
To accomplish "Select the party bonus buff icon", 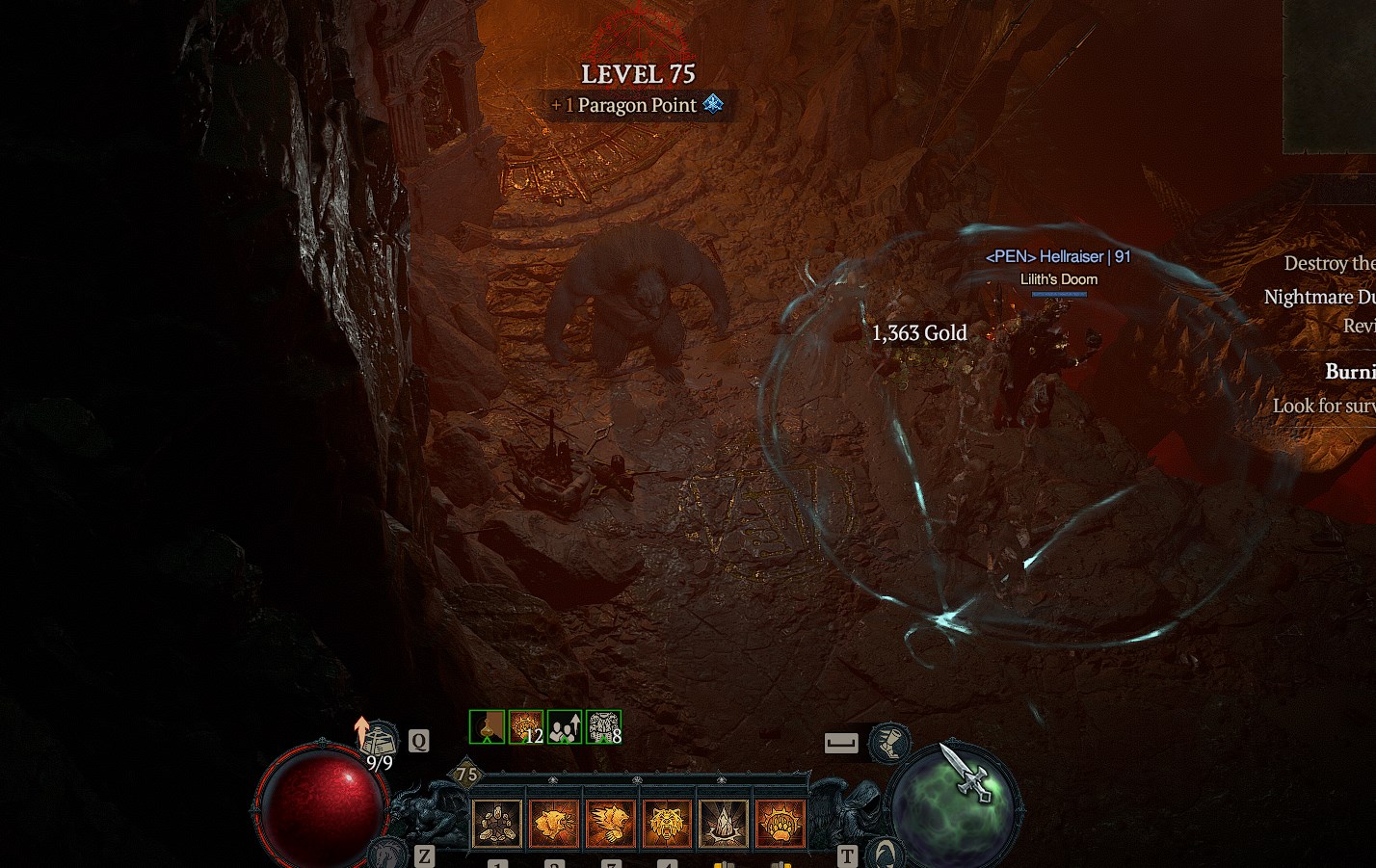I will click(565, 726).
